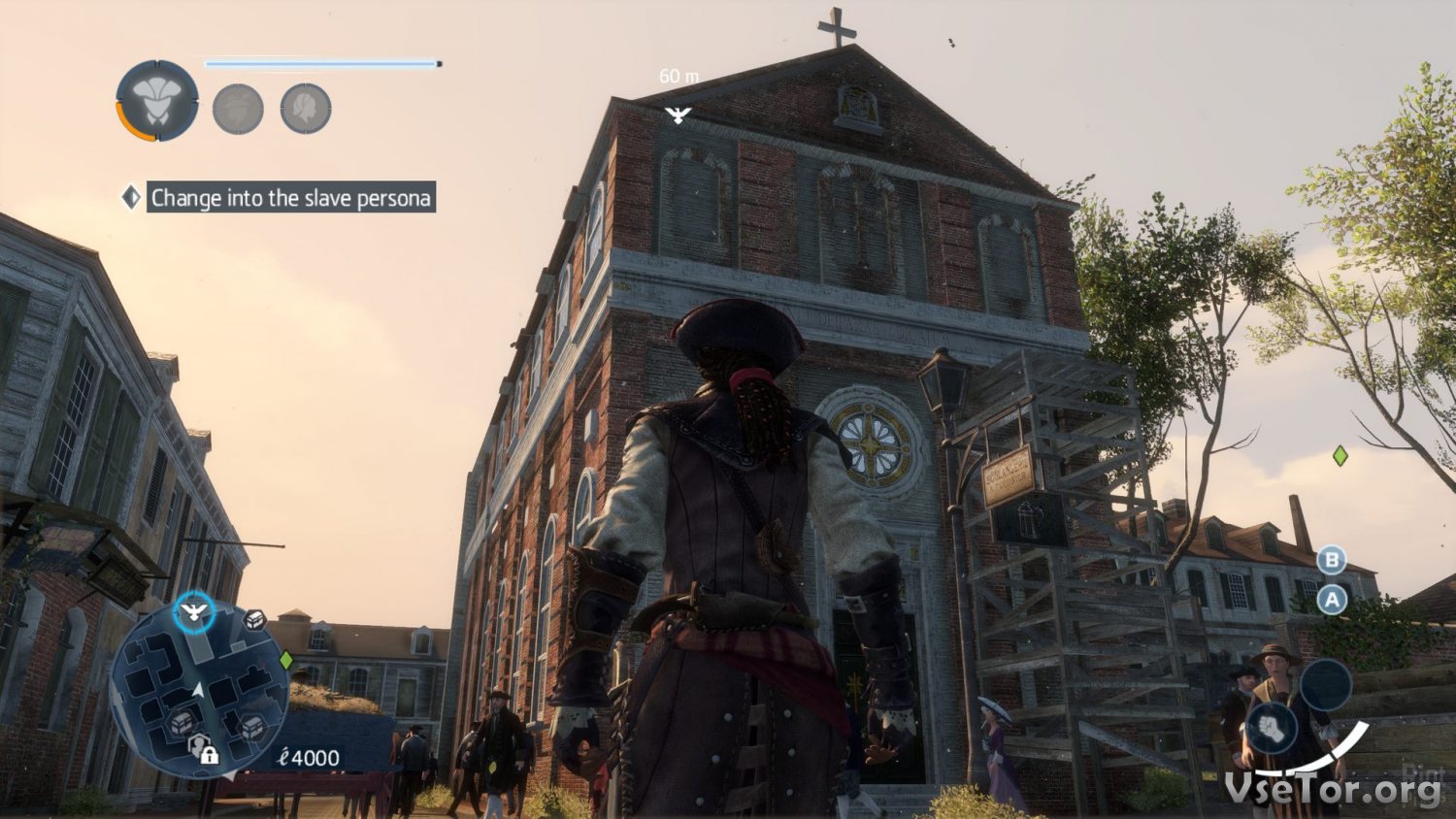Image resolution: width=1456 pixels, height=819 pixels.
Task: Select the fist weapon slot
Action: (1270, 728)
